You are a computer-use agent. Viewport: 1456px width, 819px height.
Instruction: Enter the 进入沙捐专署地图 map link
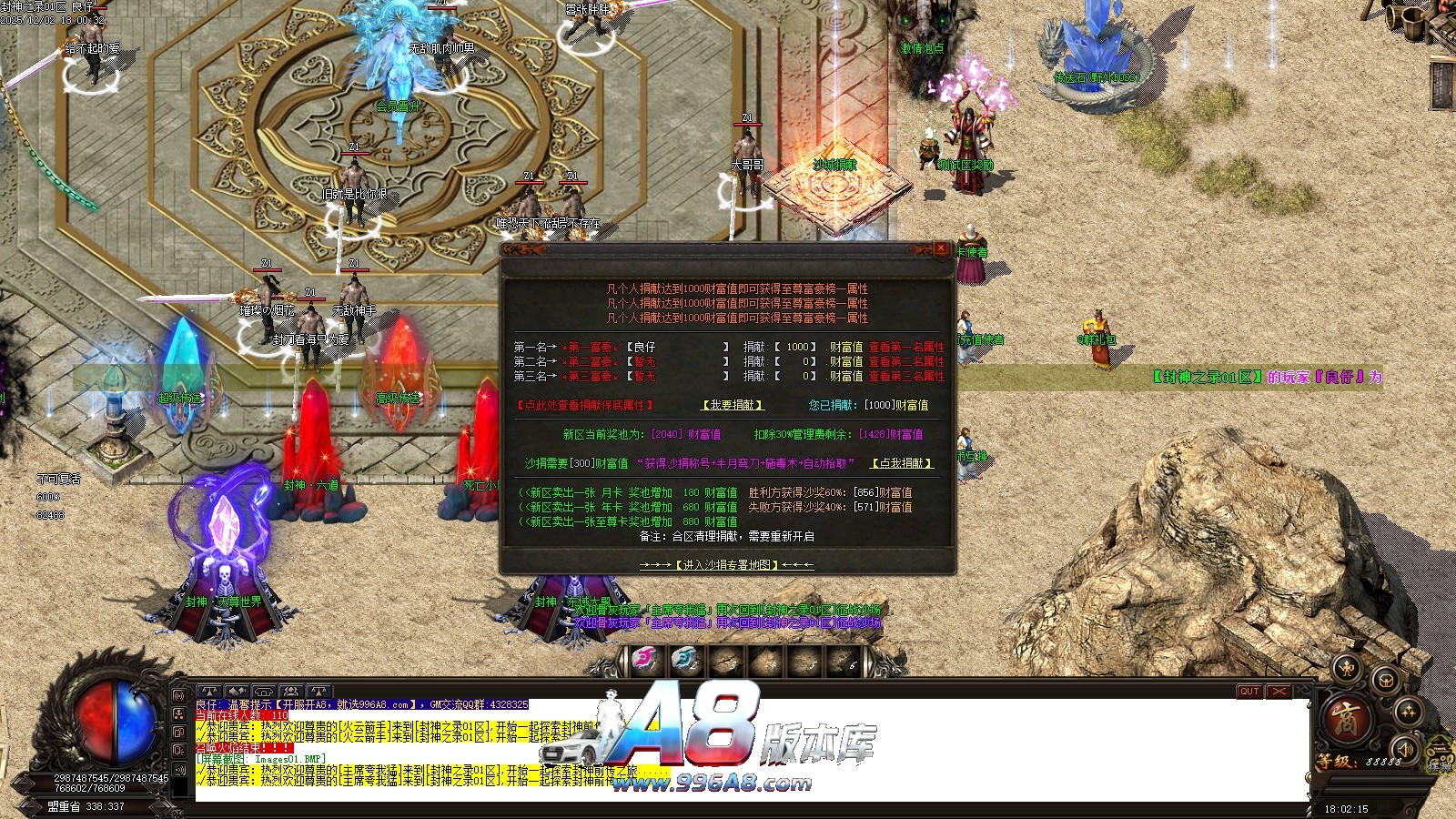(727, 565)
